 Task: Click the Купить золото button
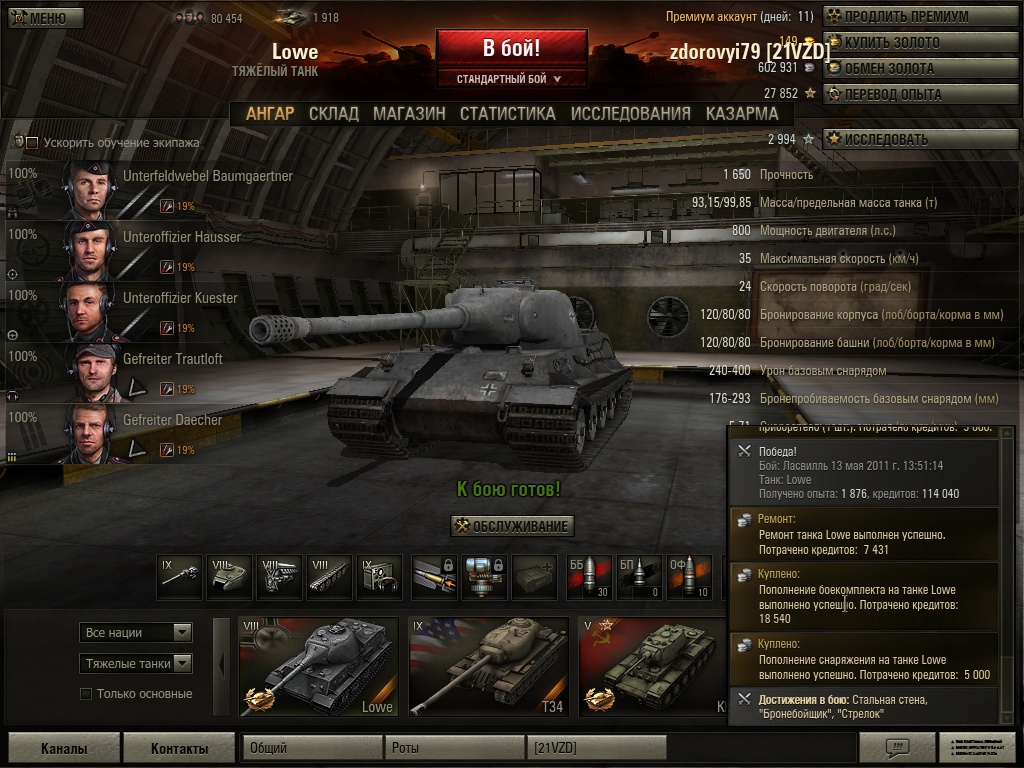(x=906, y=43)
